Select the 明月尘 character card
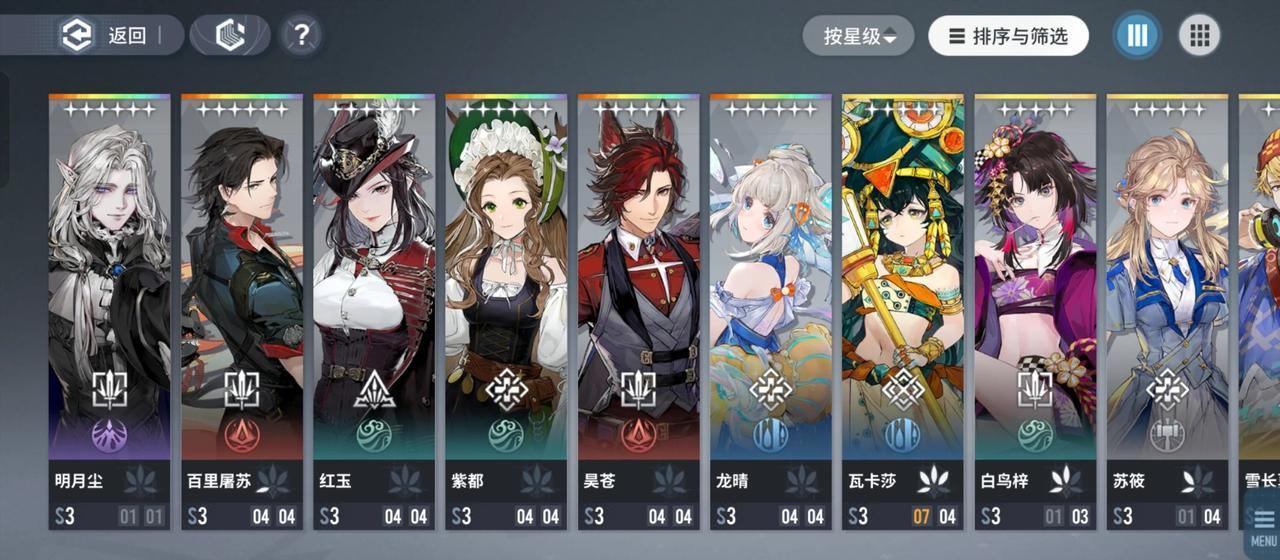Viewport: 1280px width, 560px height. click(x=109, y=300)
